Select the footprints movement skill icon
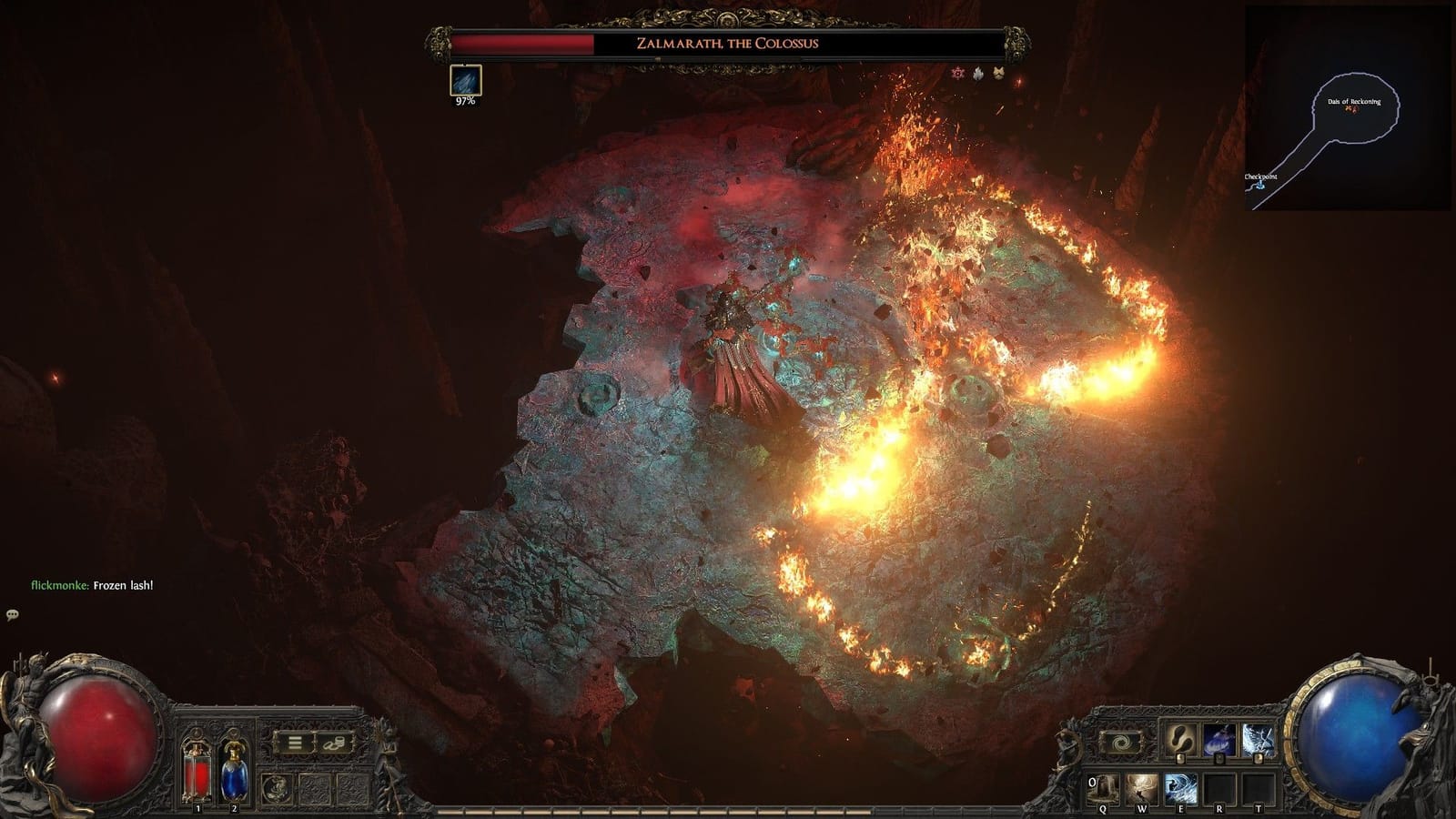1456x819 pixels. tap(1179, 739)
